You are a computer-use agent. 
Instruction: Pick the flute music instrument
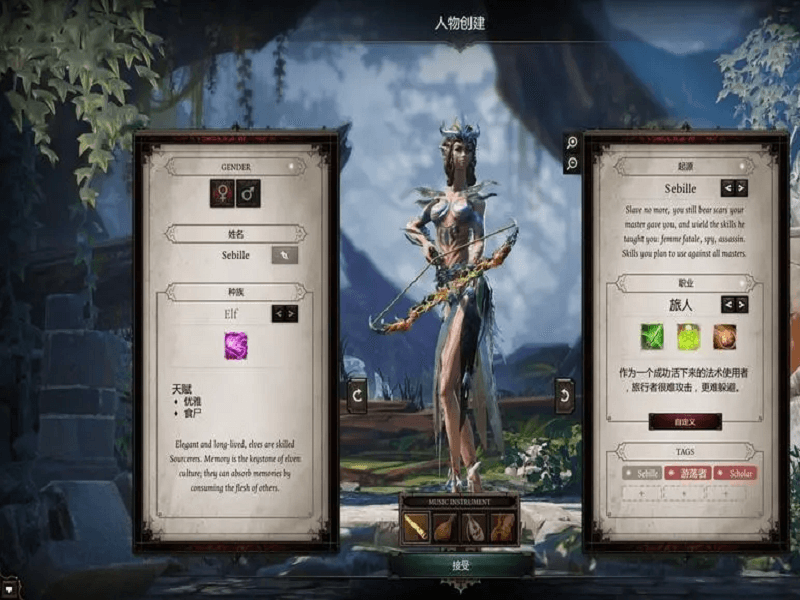(416, 526)
